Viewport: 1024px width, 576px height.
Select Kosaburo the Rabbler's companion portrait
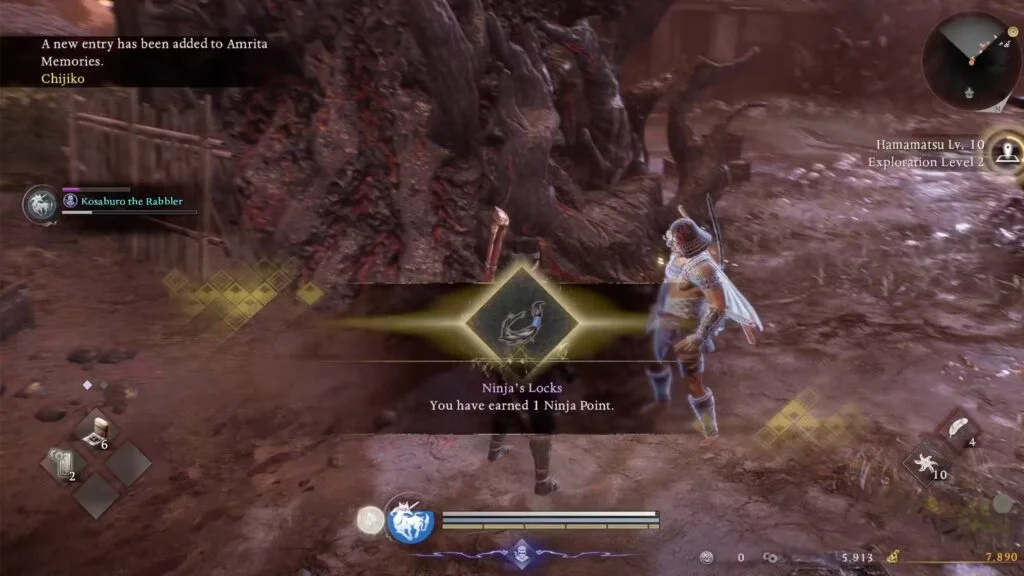(x=41, y=203)
